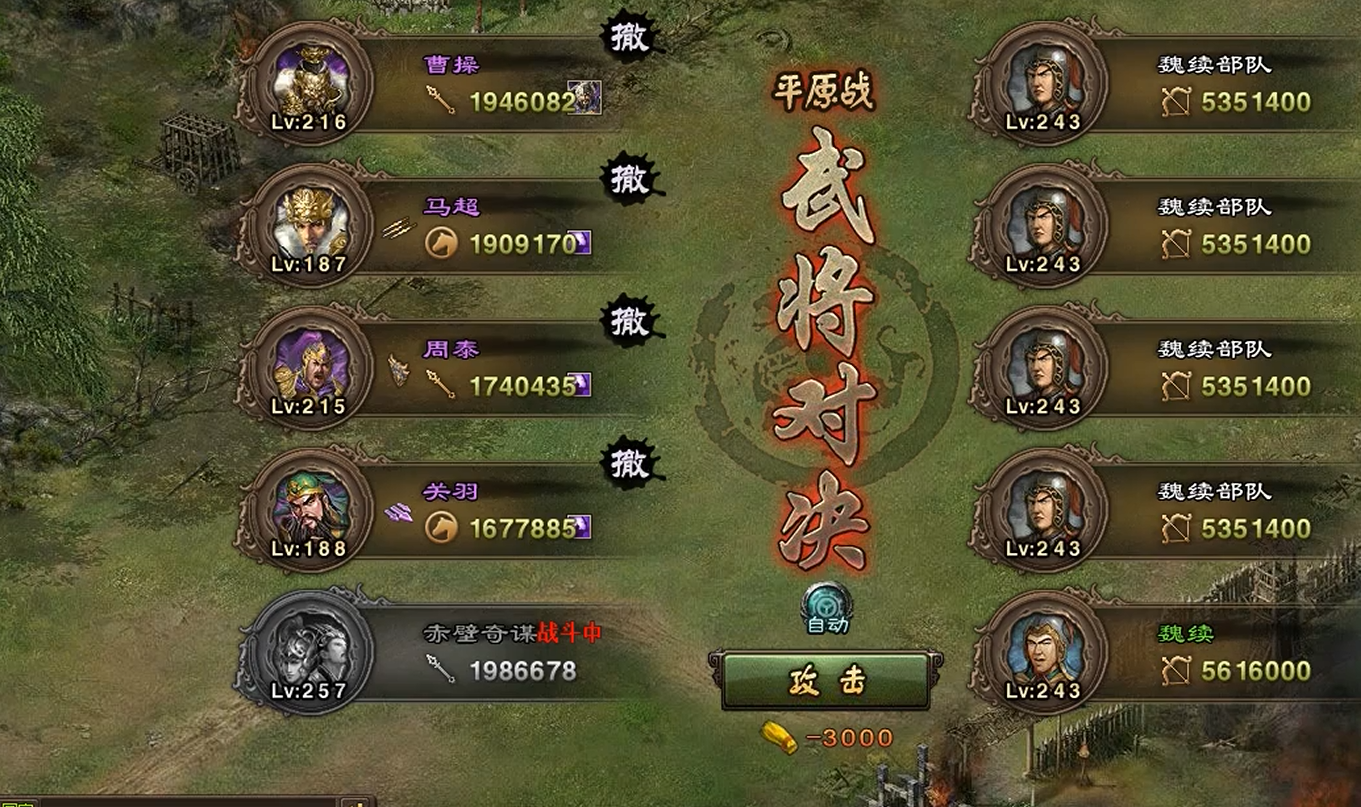Screen dimensions: 1361x807
Task: Click the grayed 赤壁奇谋 duo portrait
Action: 310,650
